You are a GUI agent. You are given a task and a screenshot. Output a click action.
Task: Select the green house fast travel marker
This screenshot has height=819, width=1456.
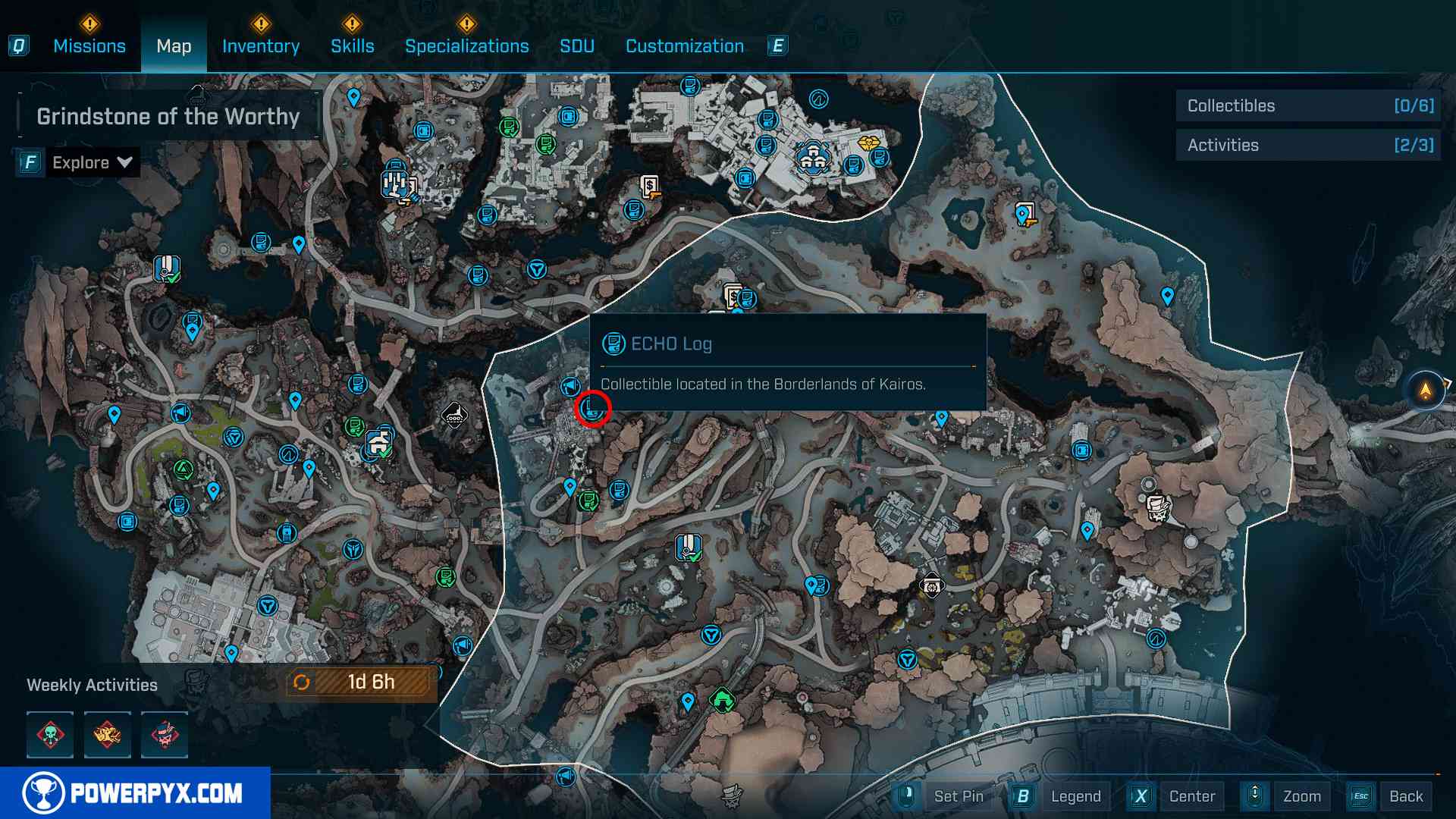(722, 699)
